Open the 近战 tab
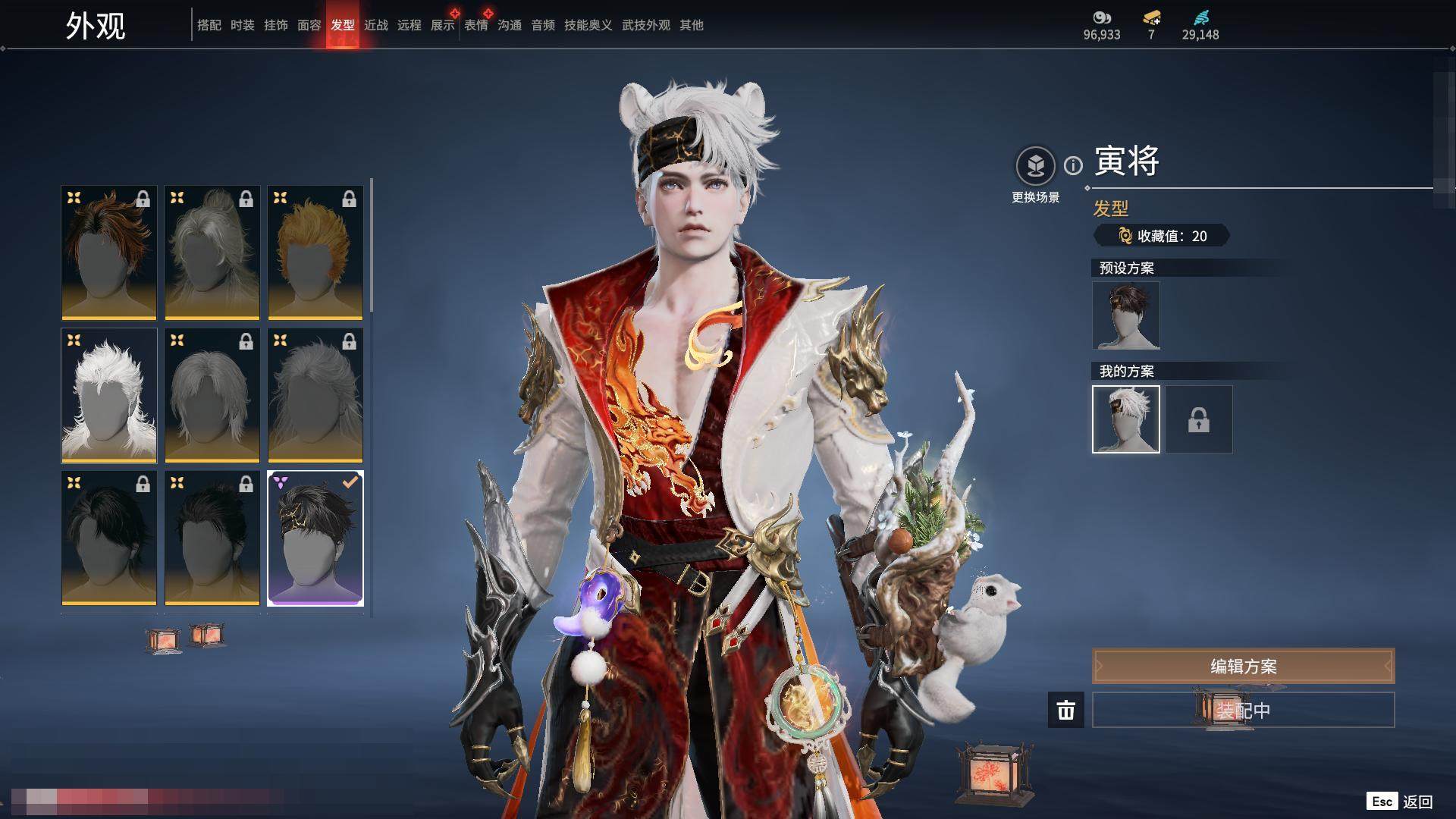The width and height of the screenshot is (1456, 819). point(375,25)
